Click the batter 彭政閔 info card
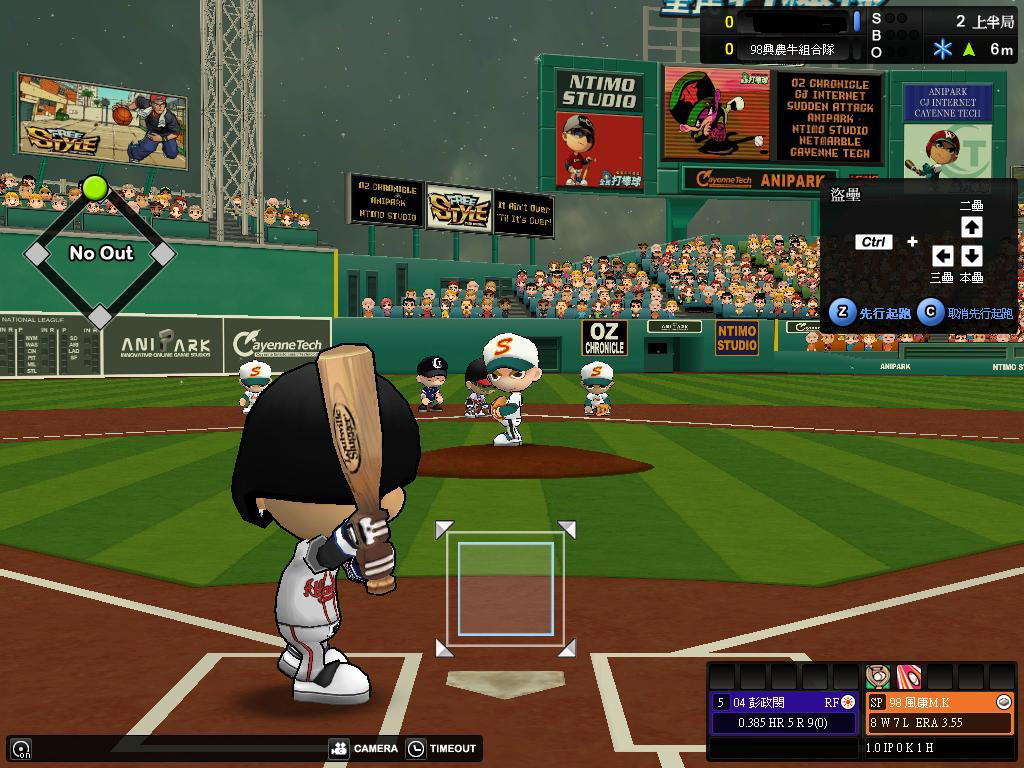The image size is (1024, 768). pyautogui.click(x=784, y=712)
